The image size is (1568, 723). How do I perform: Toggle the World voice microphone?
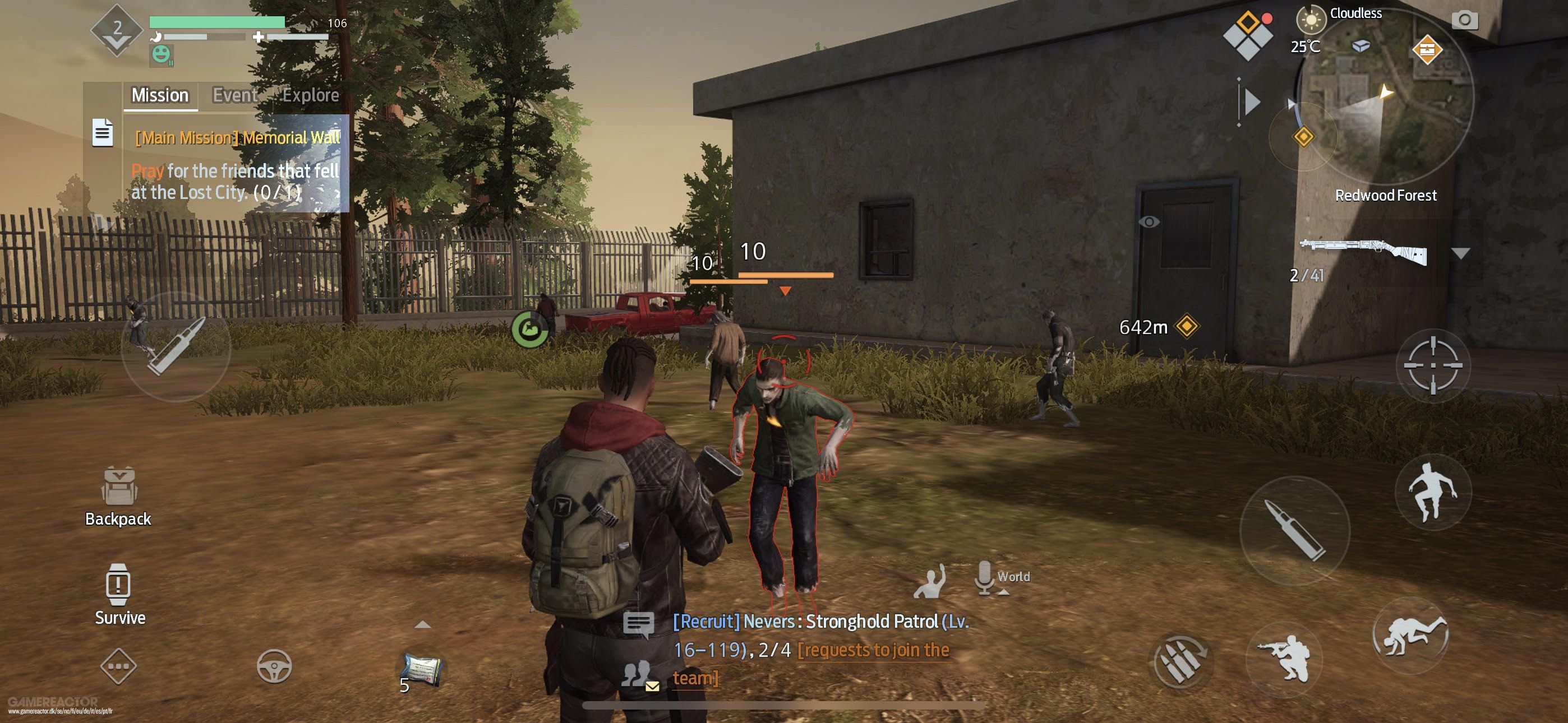tap(984, 577)
